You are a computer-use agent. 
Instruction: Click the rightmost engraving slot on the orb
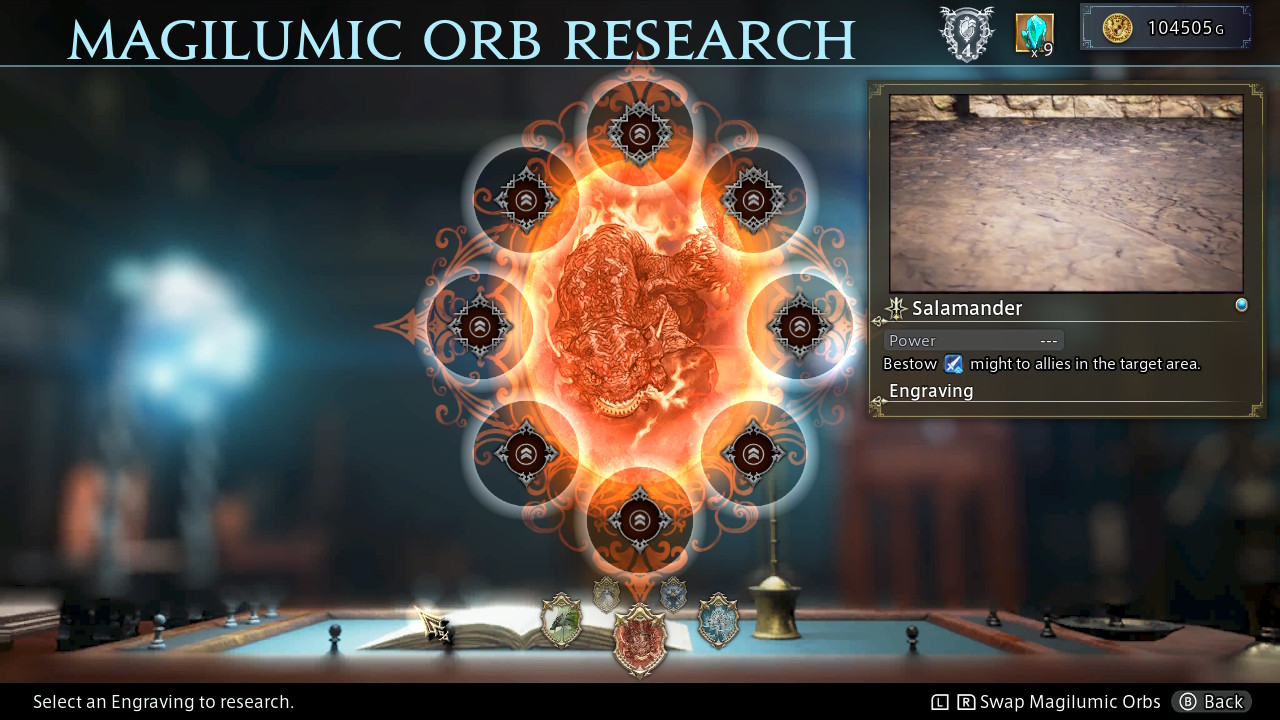(x=800, y=325)
